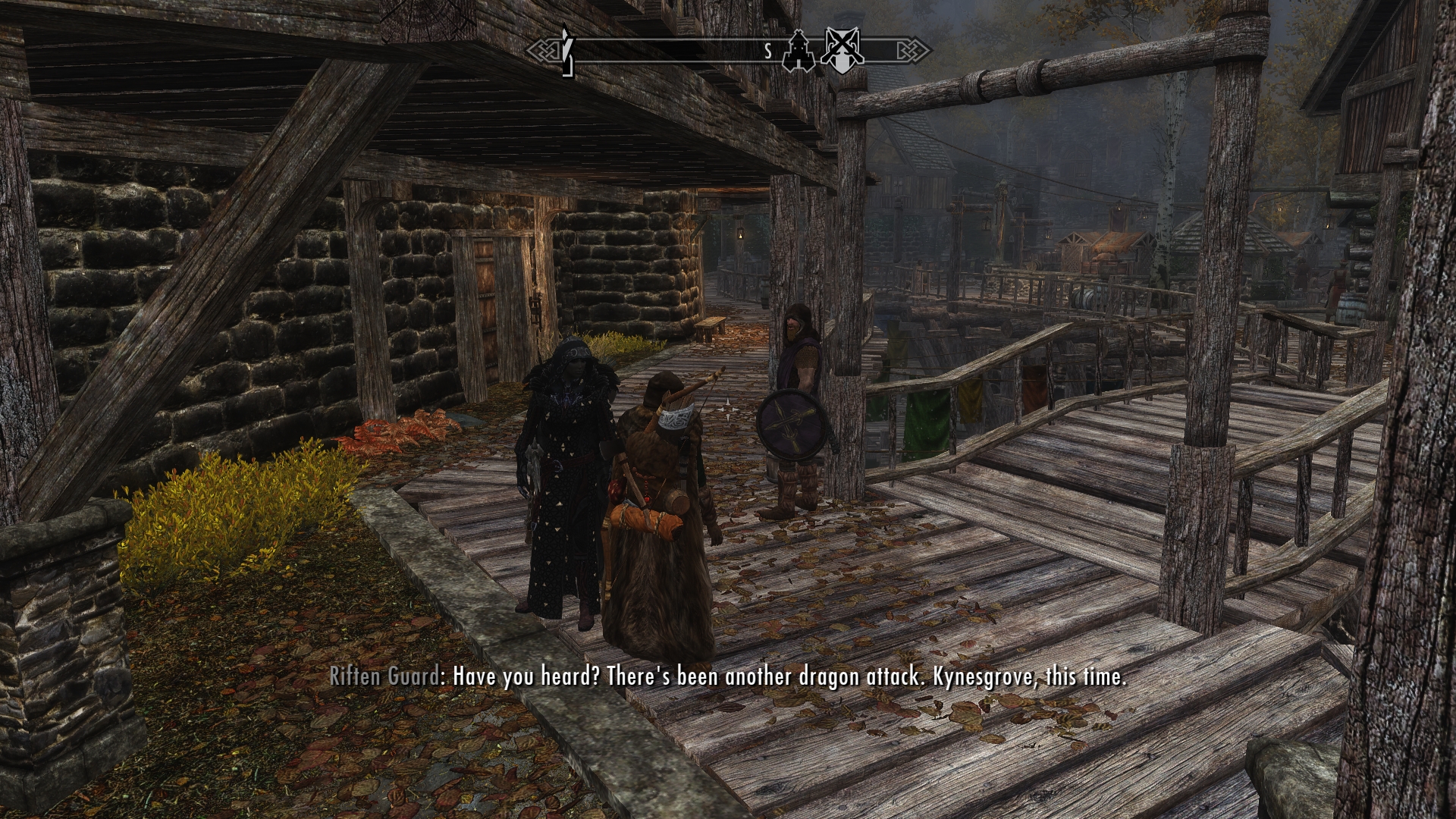Viewport: 1456px width, 819px height.
Task: Click the crossed-swords shield marker on the compass
Action: tap(841, 50)
